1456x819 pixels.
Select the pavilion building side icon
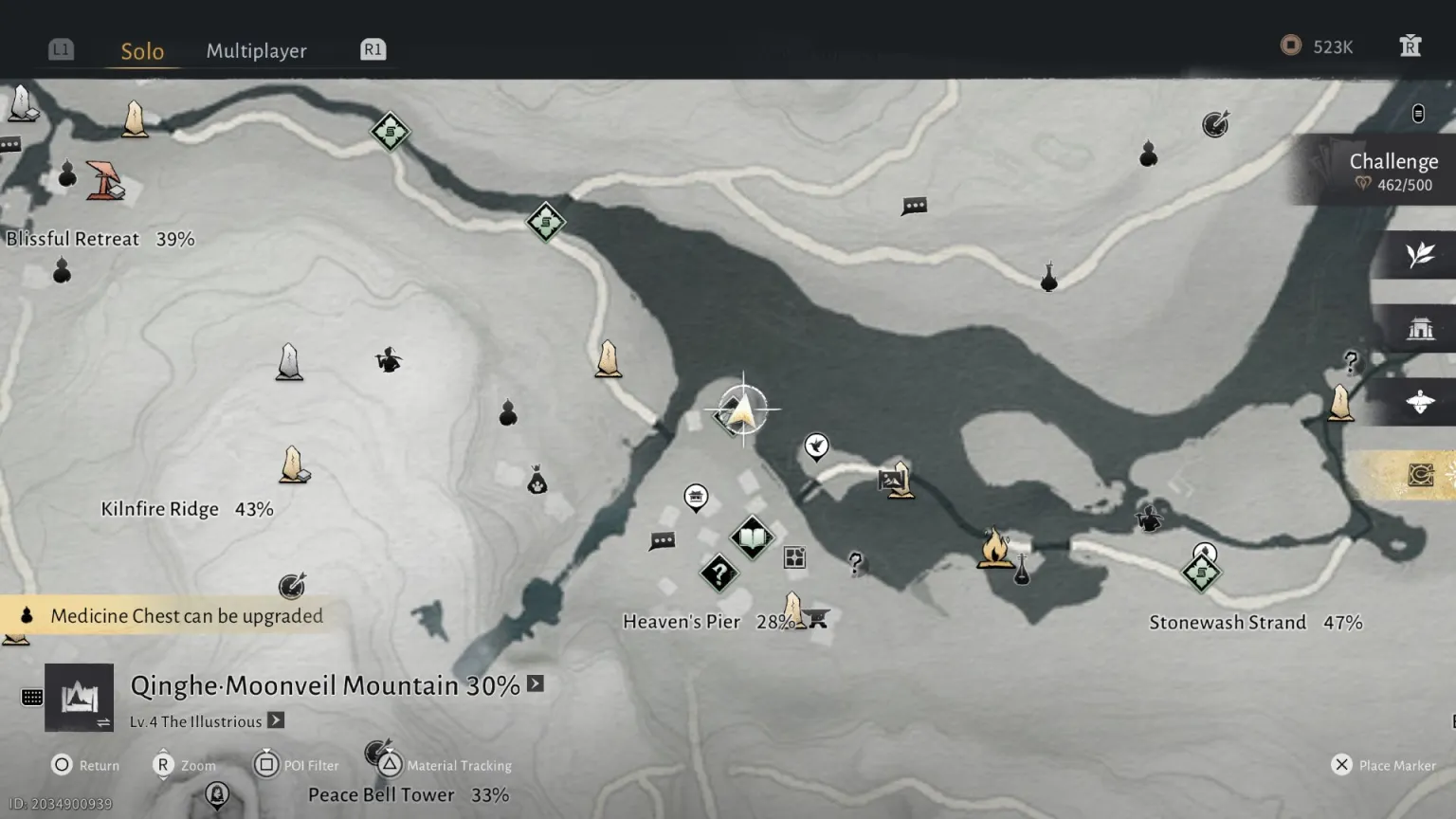pos(1419,329)
